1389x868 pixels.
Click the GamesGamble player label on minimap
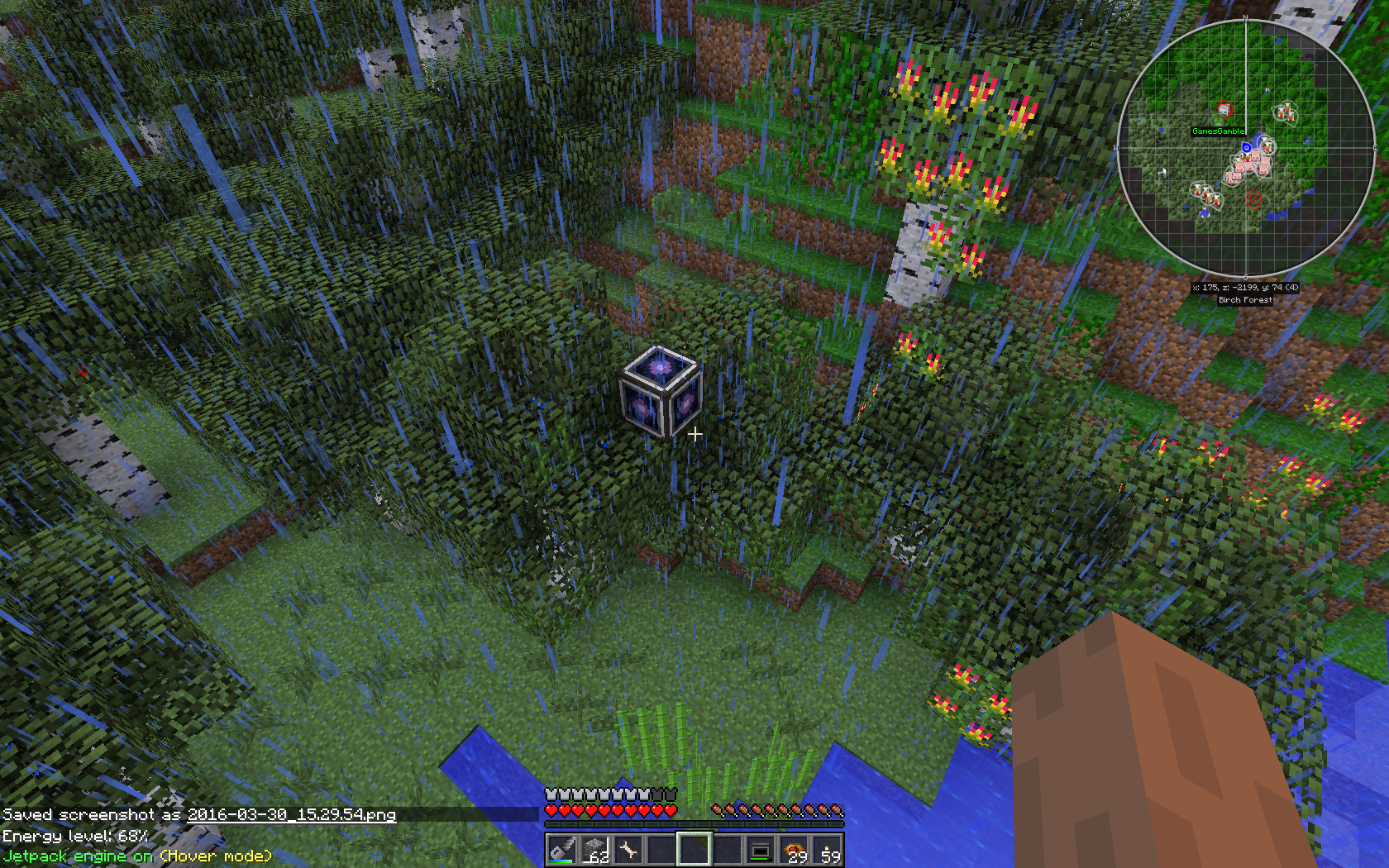click(x=1218, y=131)
